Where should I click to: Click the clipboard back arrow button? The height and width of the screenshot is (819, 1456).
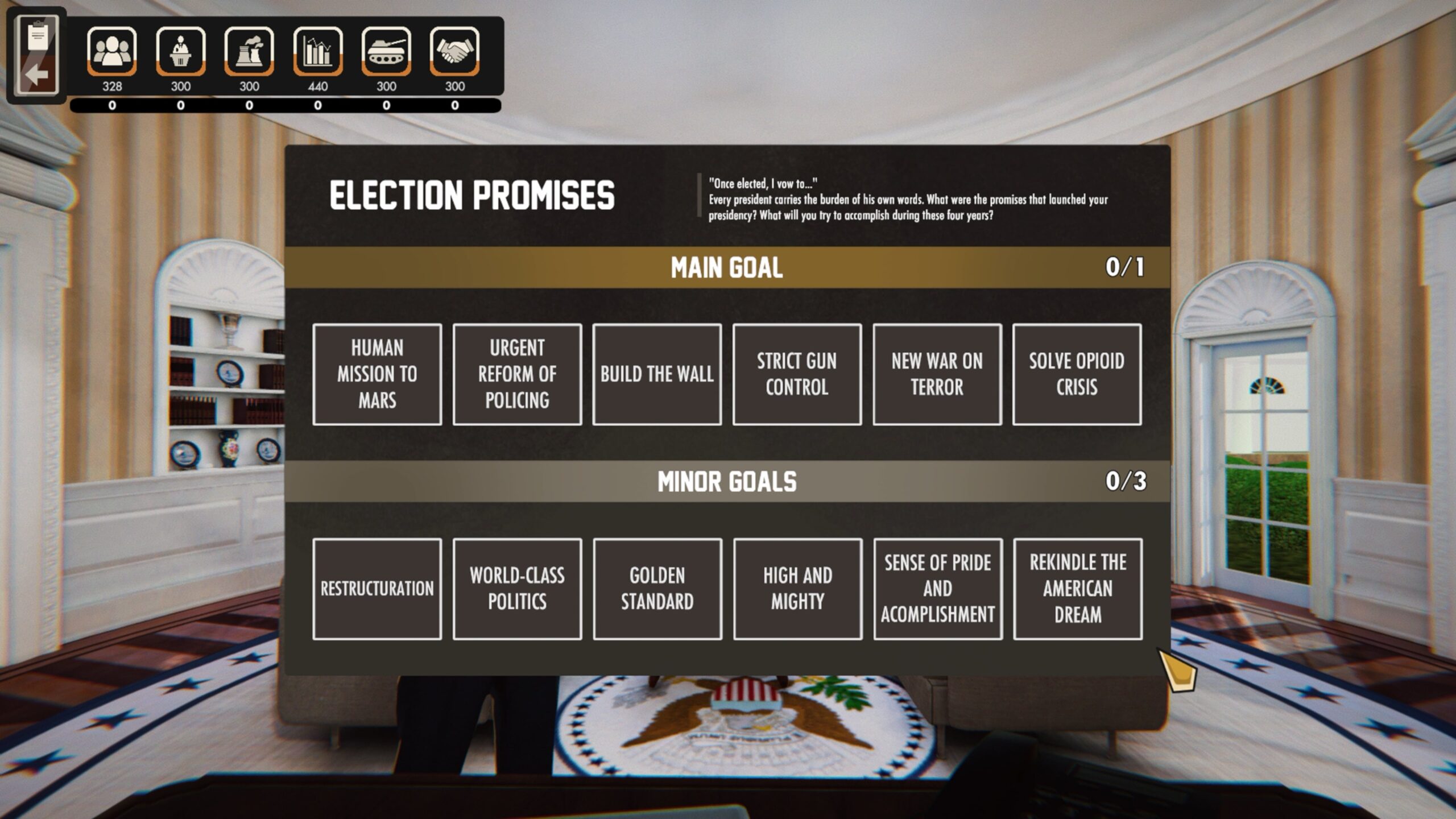pyautogui.click(x=37, y=56)
